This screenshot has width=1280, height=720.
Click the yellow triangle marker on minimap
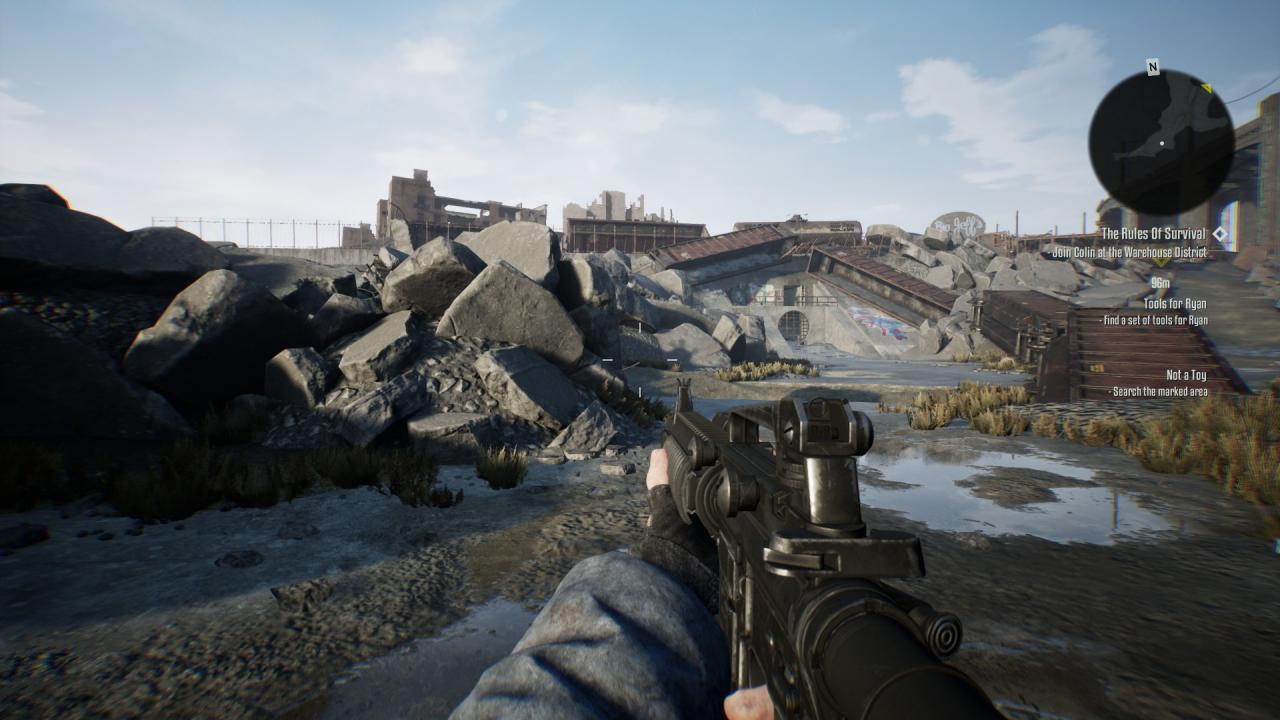pyautogui.click(x=1206, y=88)
